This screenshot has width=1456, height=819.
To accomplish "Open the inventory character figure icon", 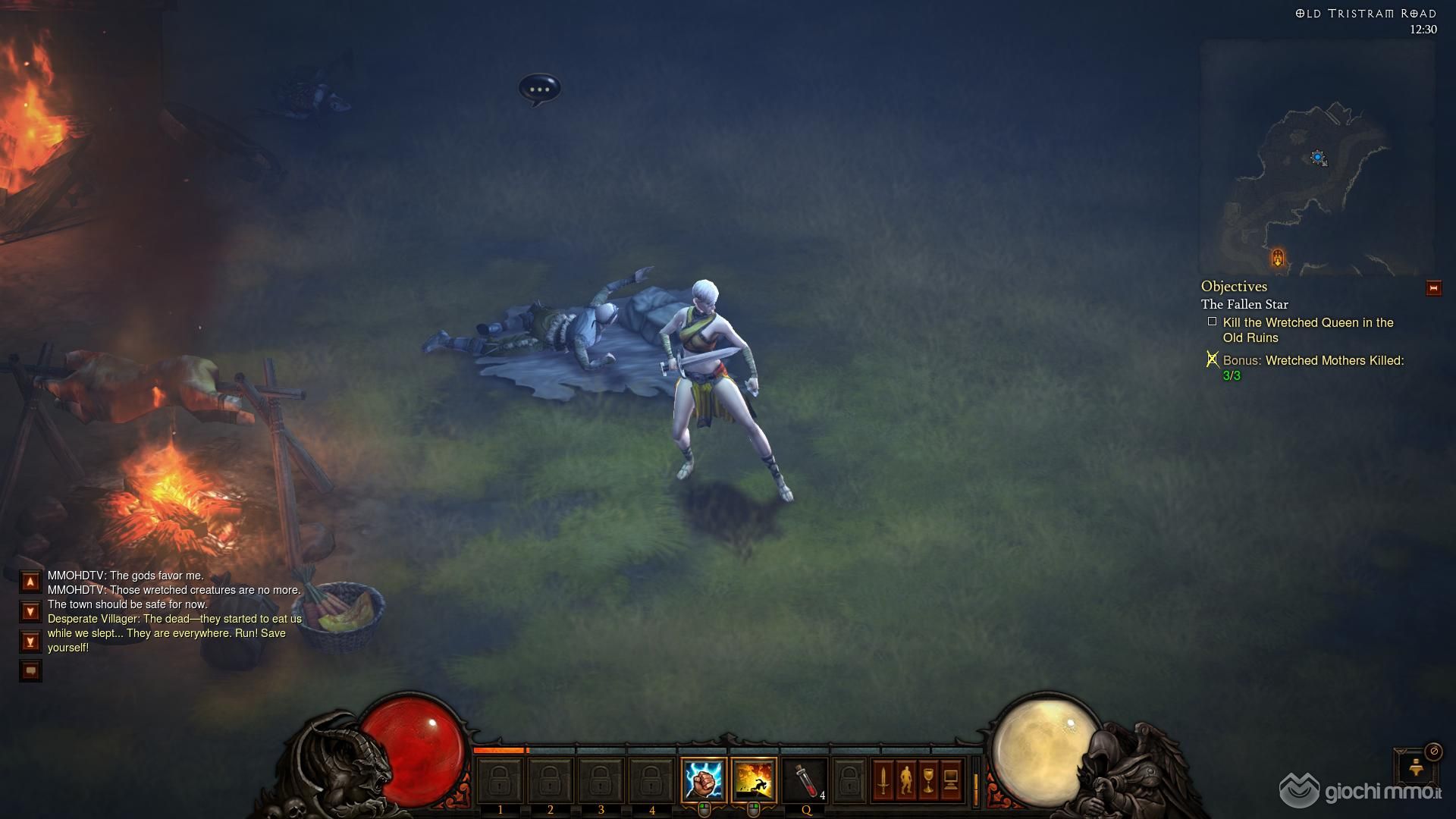I will [x=905, y=780].
